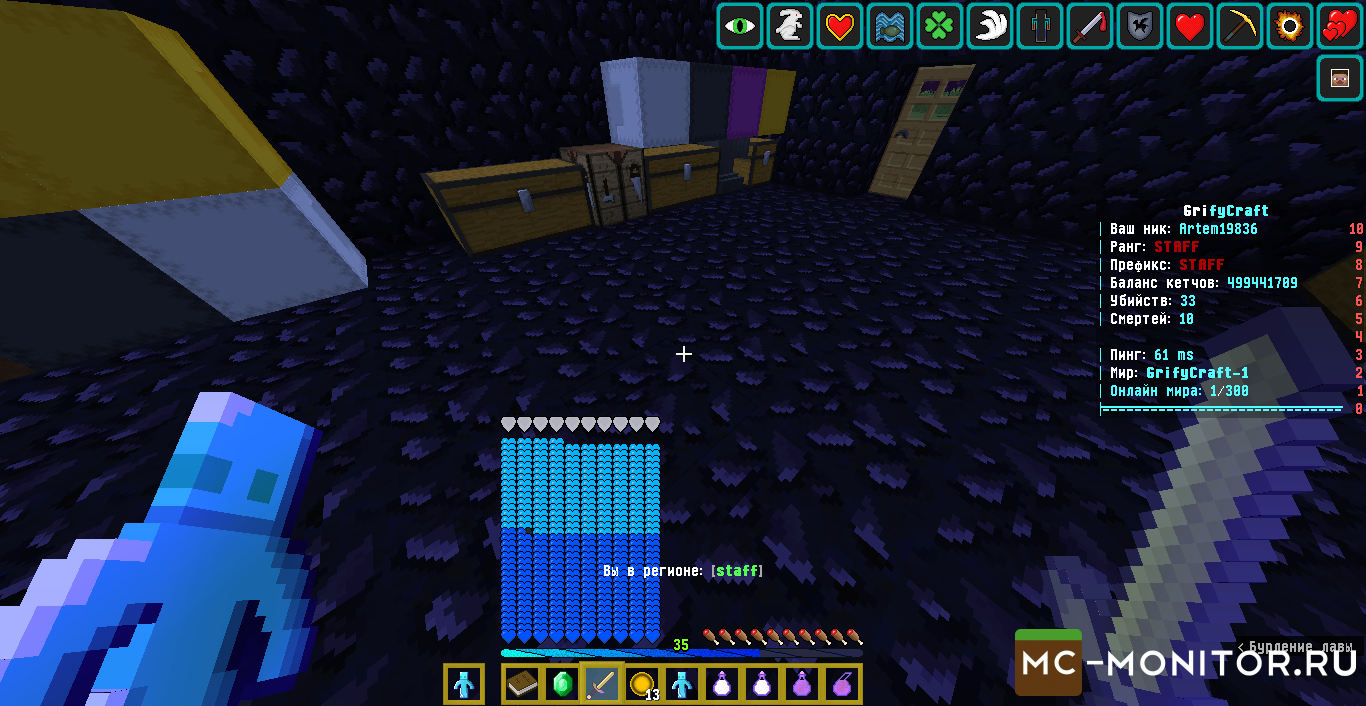Click the player head icon
The width and height of the screenshot is (1366, 706).
point(1340,78)
